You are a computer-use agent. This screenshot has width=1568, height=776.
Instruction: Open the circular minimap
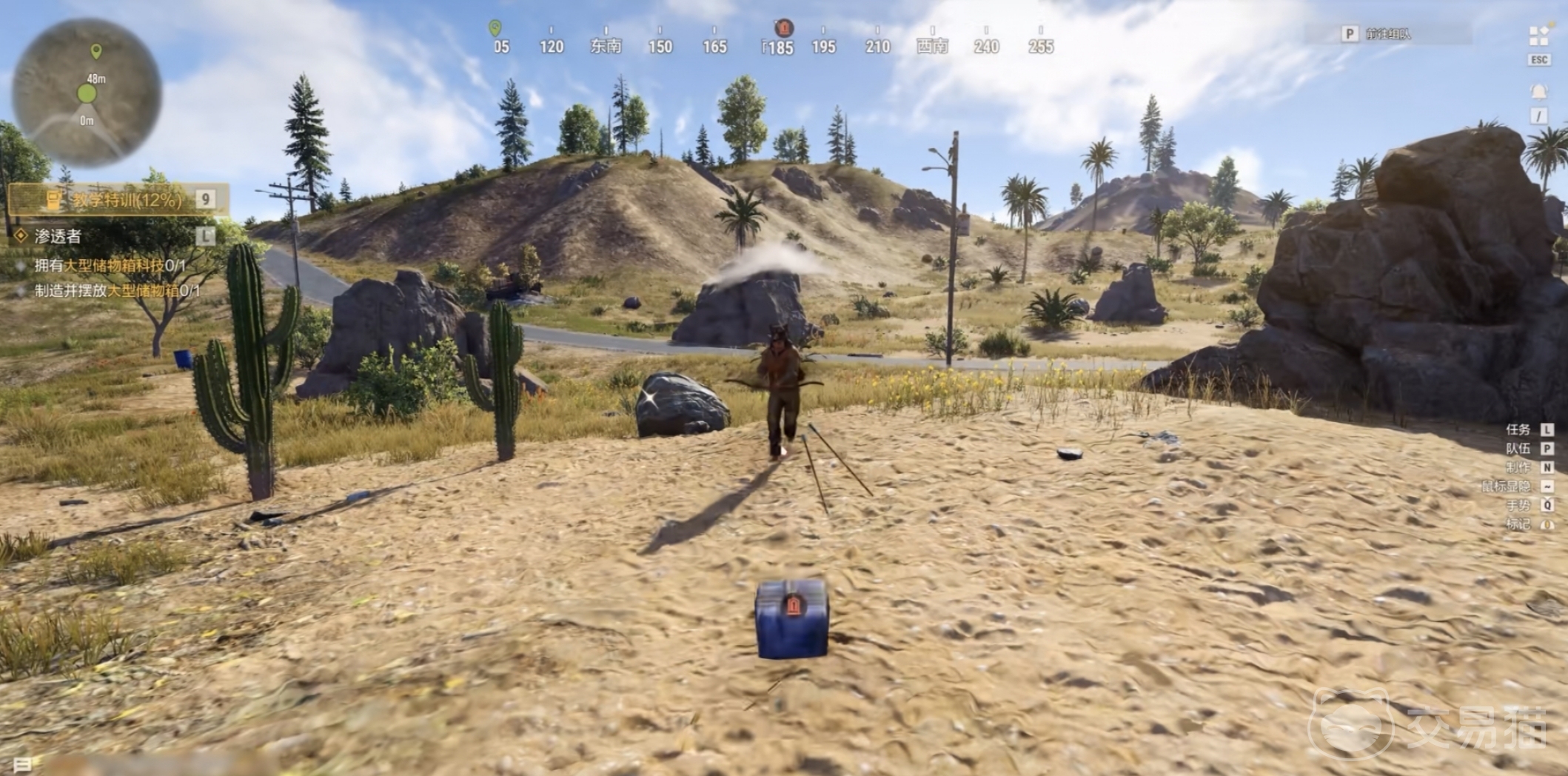87,93
